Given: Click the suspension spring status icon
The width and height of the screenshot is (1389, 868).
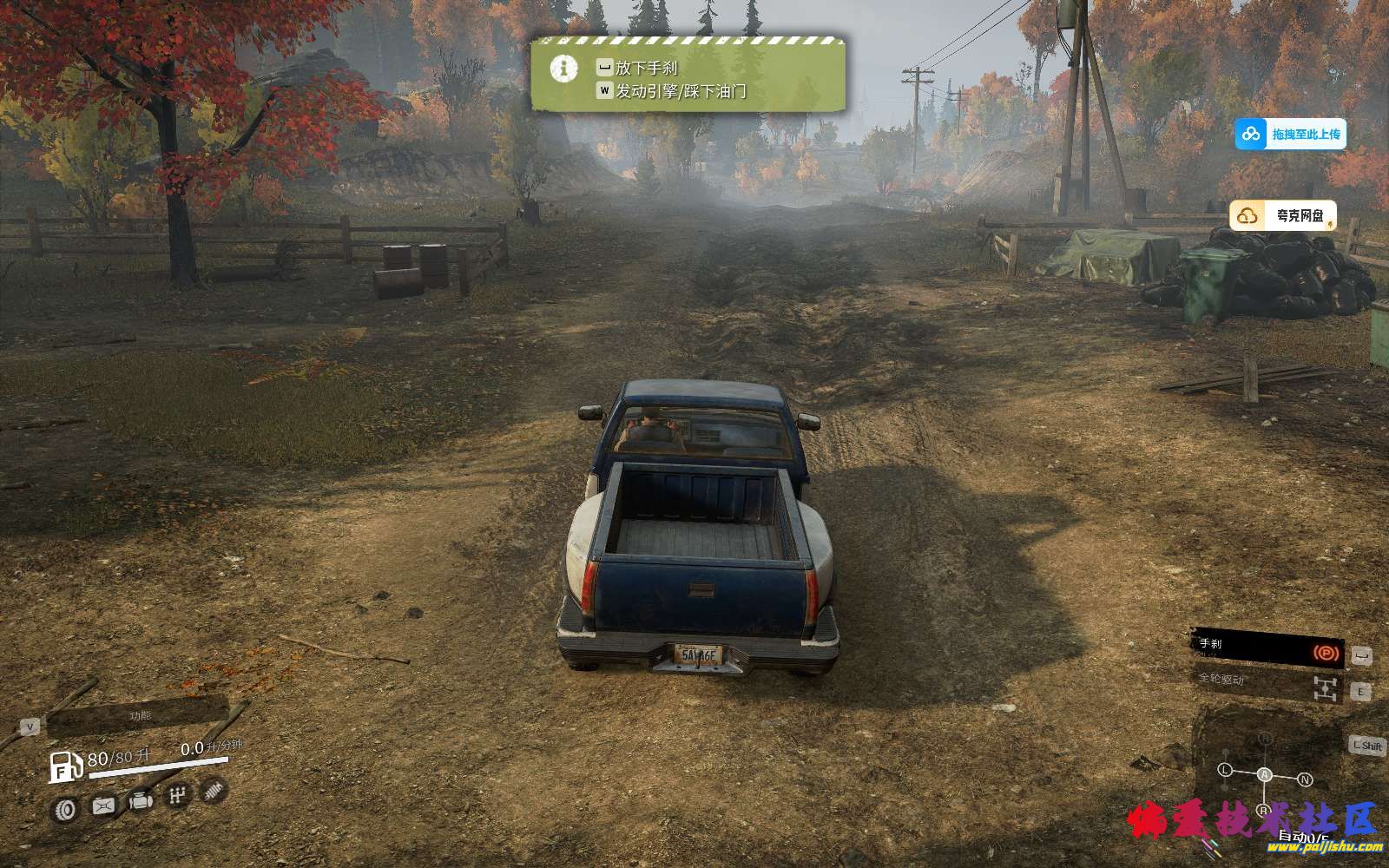Looking at the screenshot, I should (x=214, y=789).
